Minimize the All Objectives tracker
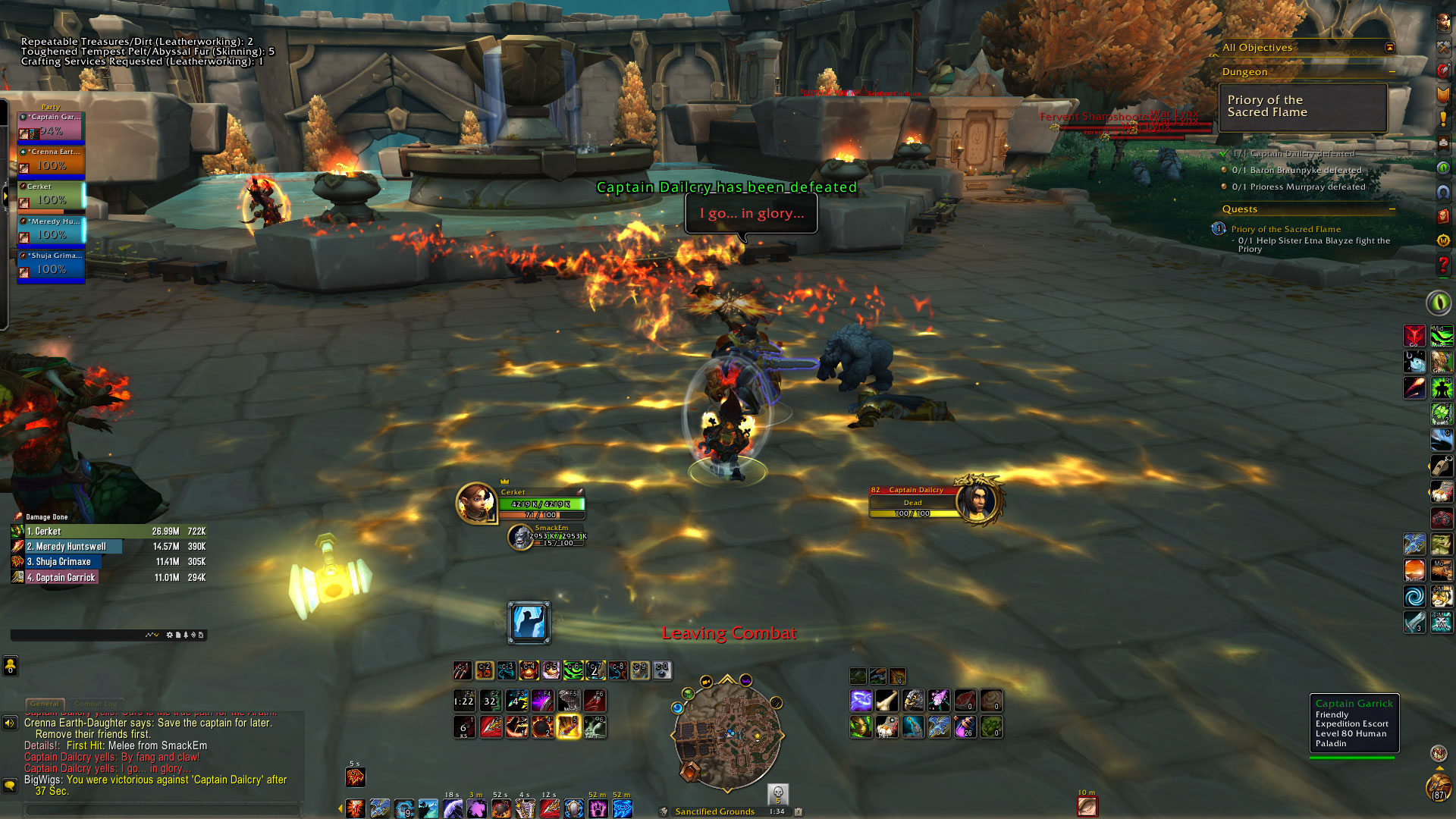Screen dimensions: 1456x819 tap(1389, 47)
